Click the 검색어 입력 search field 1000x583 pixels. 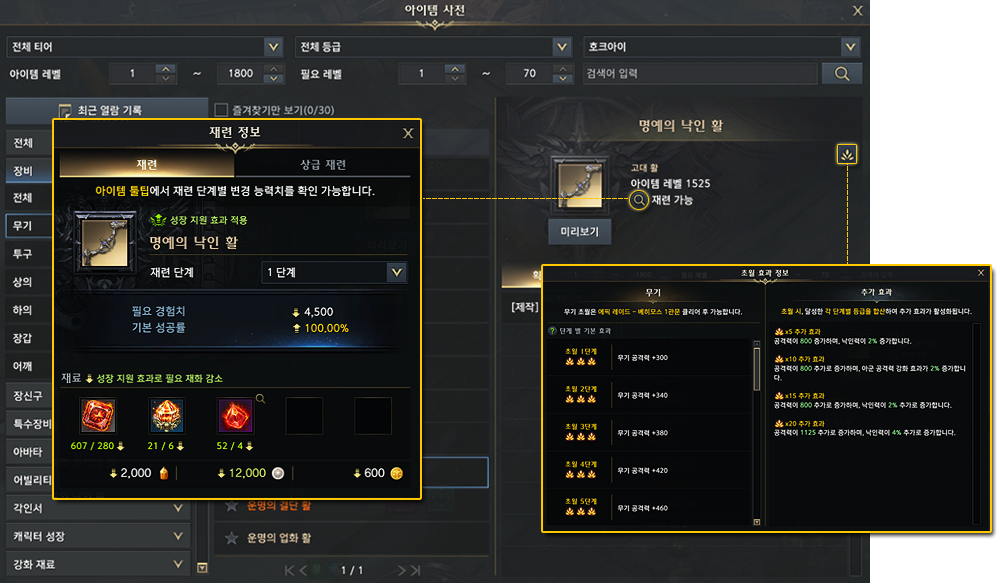(x=700, y=73)
